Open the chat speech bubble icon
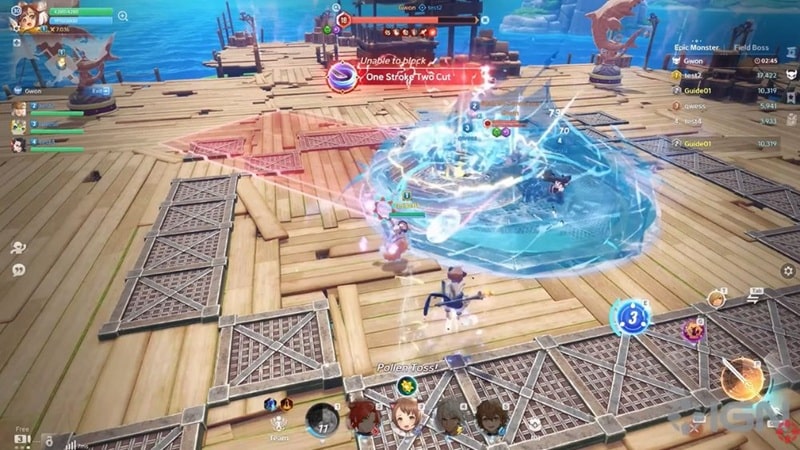Image resolution: width=800 pixels, height=450 pixels. tap(18, 270)
